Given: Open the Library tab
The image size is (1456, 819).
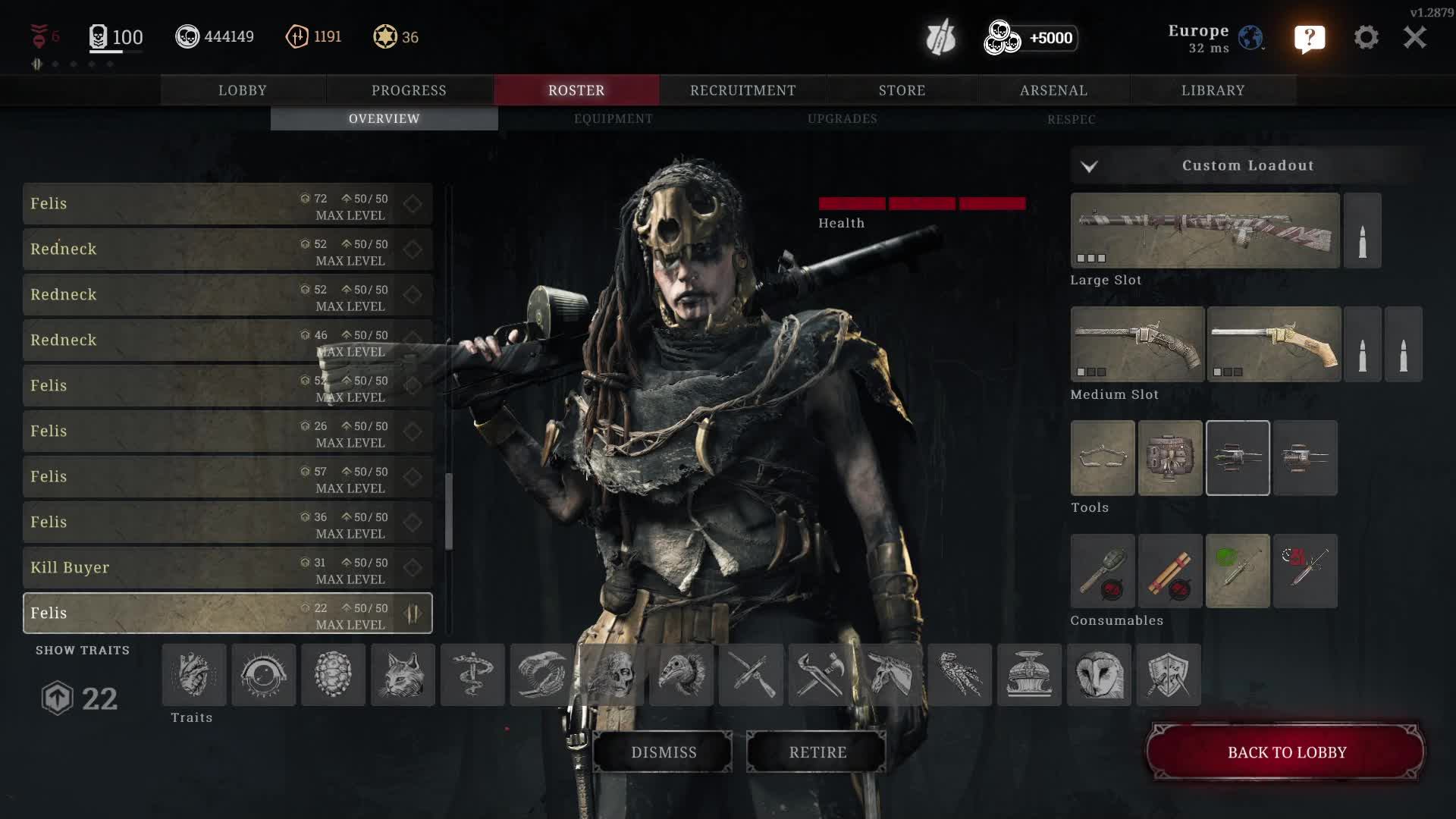Looking at the screenshot, I should pyautogui.click(x=1213, y=90).
